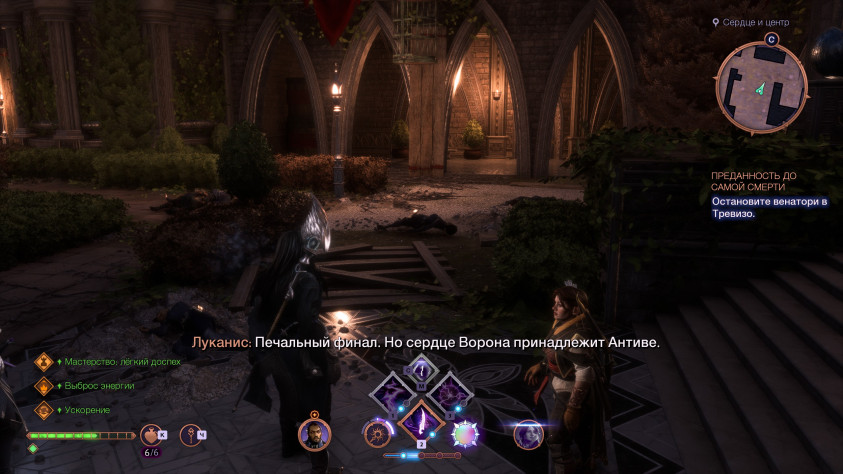843x474 pixels.
Task: Select the female companion portrait
Action: coord(527,433)
